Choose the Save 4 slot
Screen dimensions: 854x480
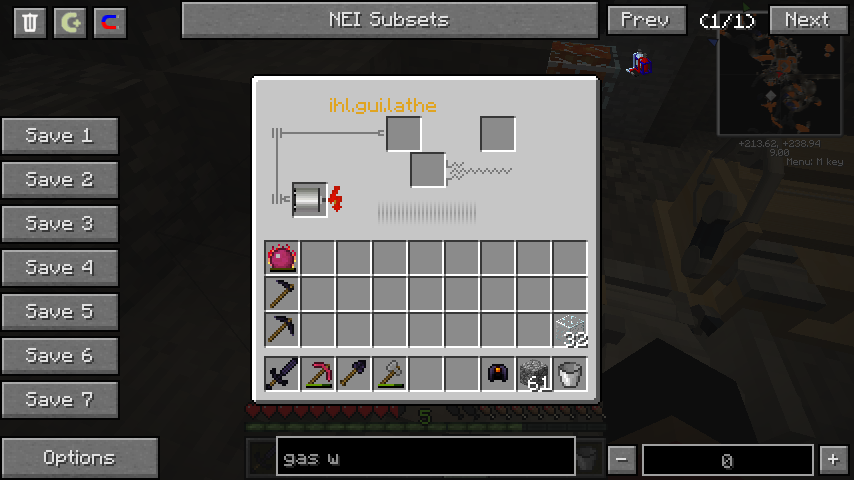(60, 268)
